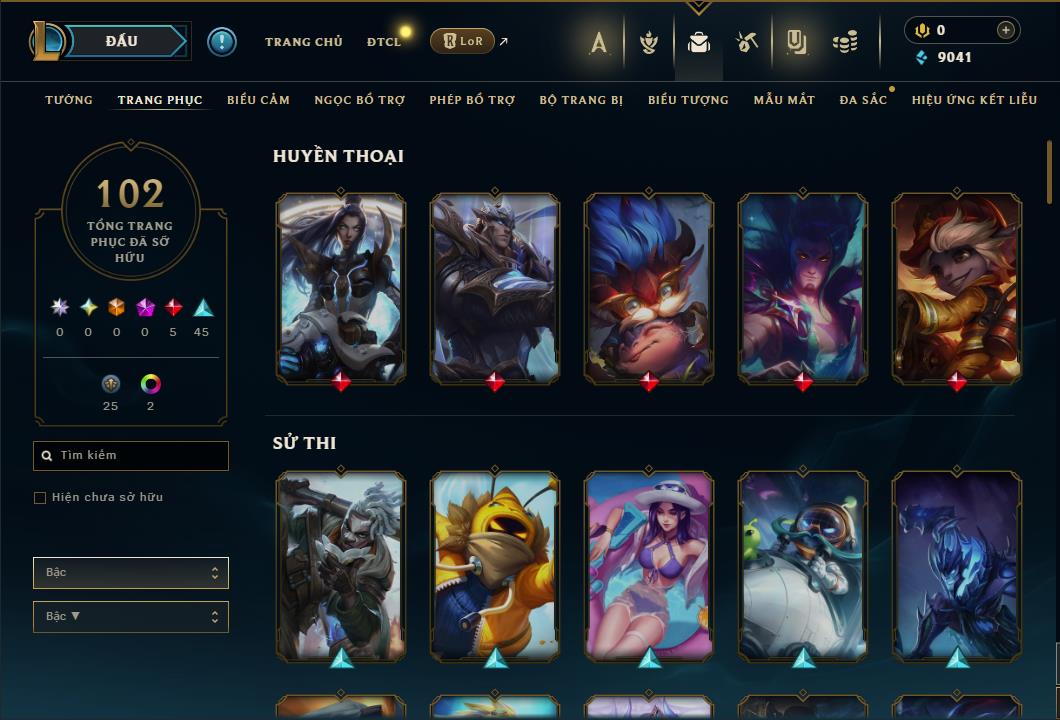Add currency with the plus button
This screenshot has height=720, width=1060.
[x=1005, y=31]
